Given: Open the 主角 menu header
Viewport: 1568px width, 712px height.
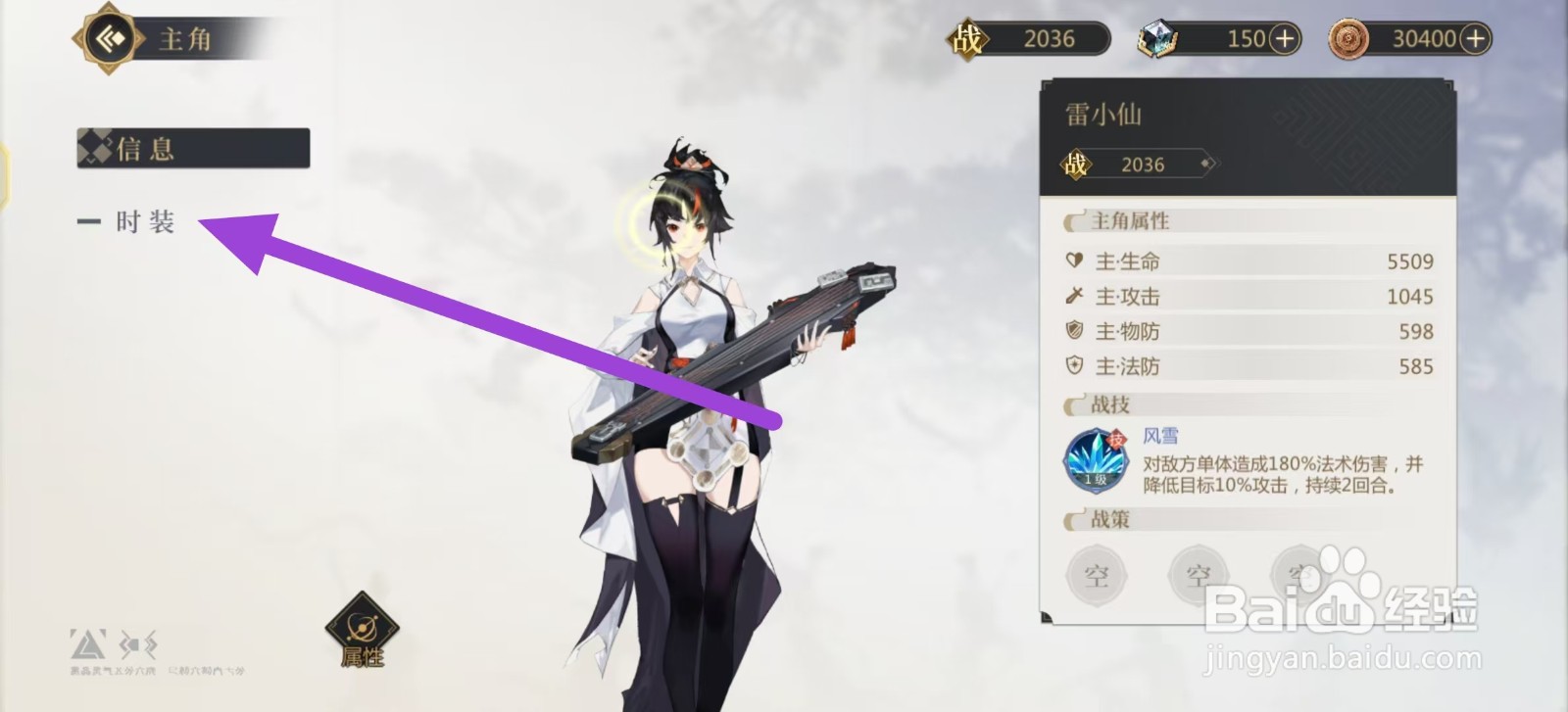Looking at the screenshot, I should [x=186, y=37].
